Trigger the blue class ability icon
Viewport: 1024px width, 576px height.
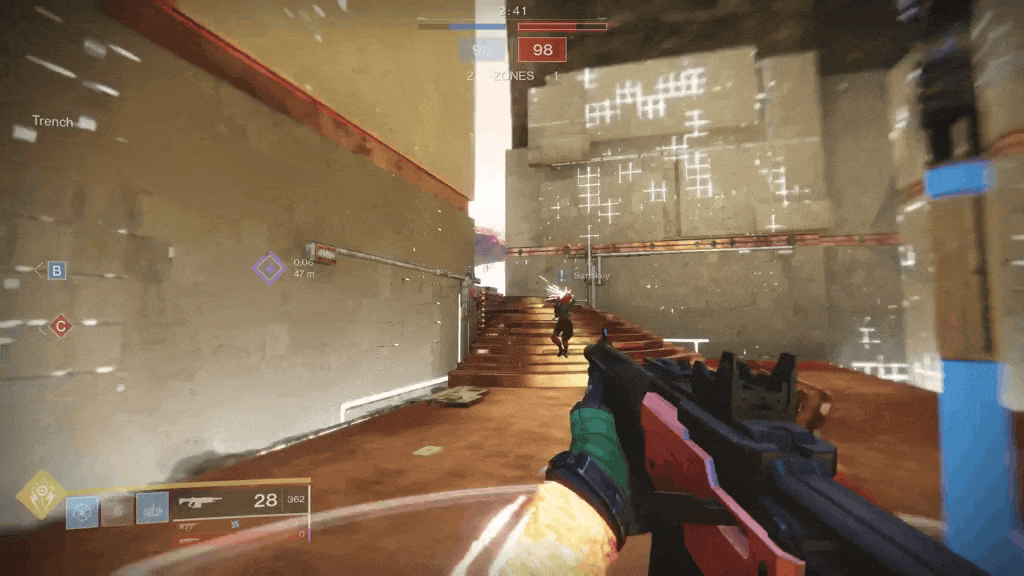pos(152,510)
